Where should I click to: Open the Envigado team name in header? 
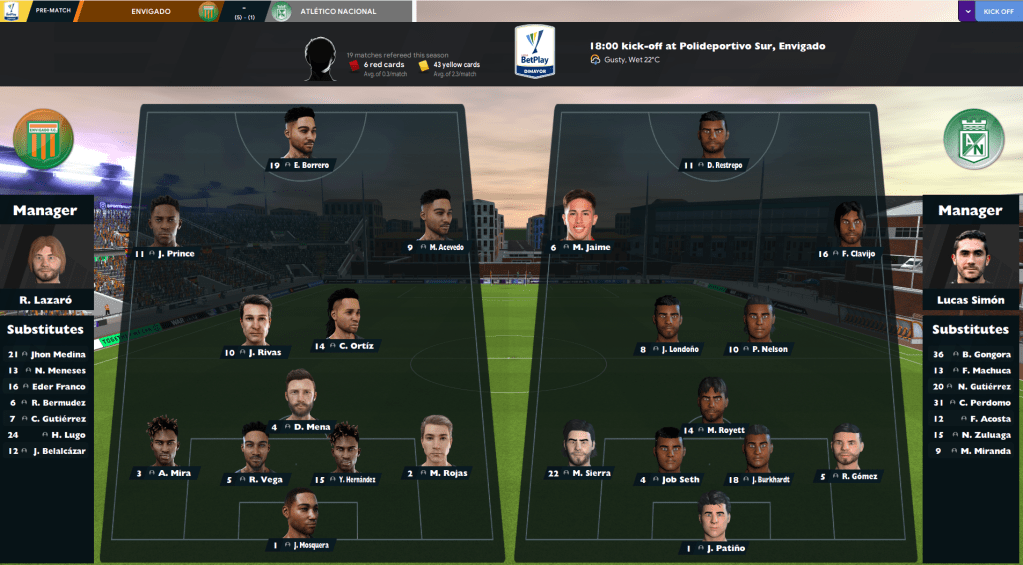pos(150,11)
